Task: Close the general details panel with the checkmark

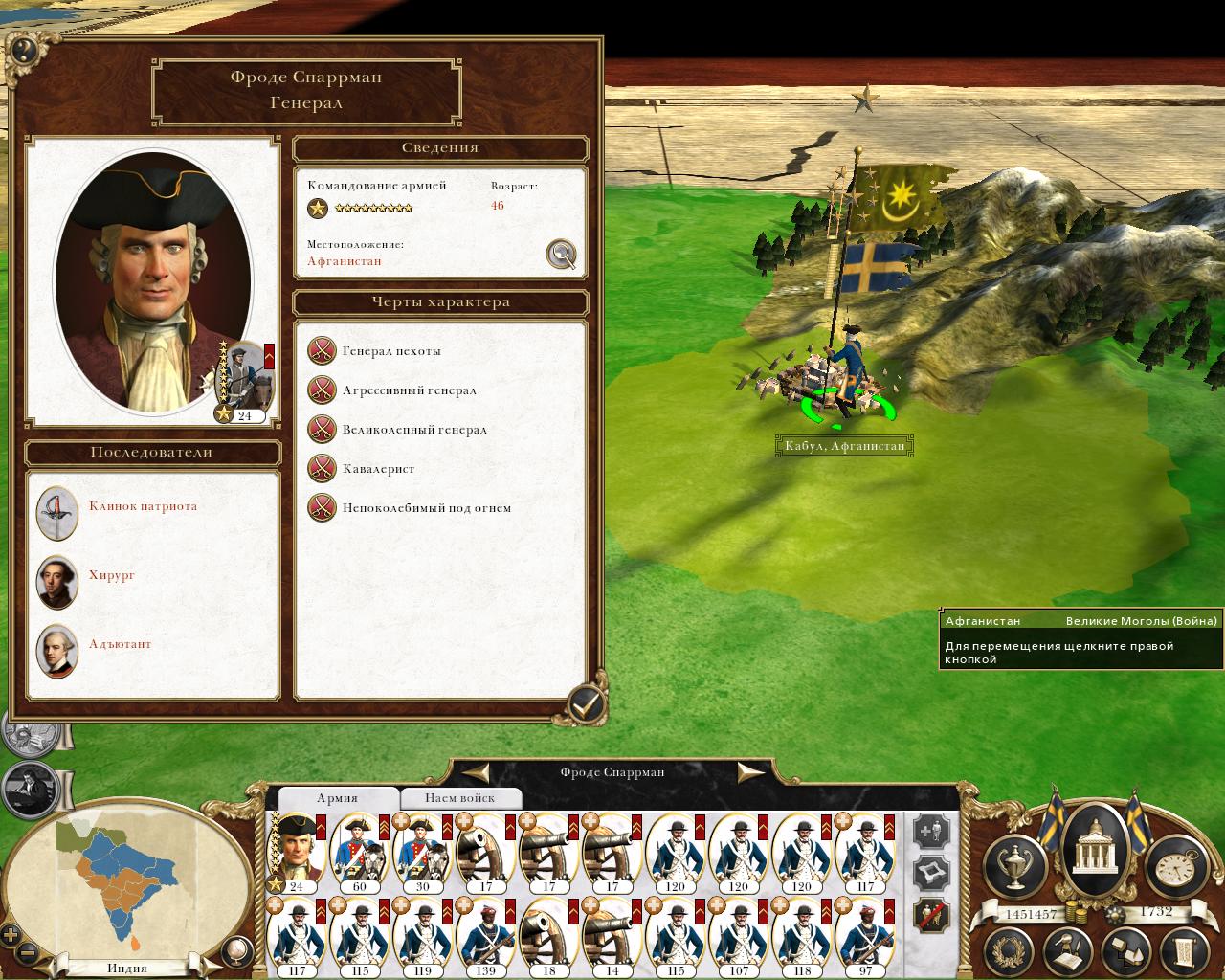Action: click(x=585, y=706)
